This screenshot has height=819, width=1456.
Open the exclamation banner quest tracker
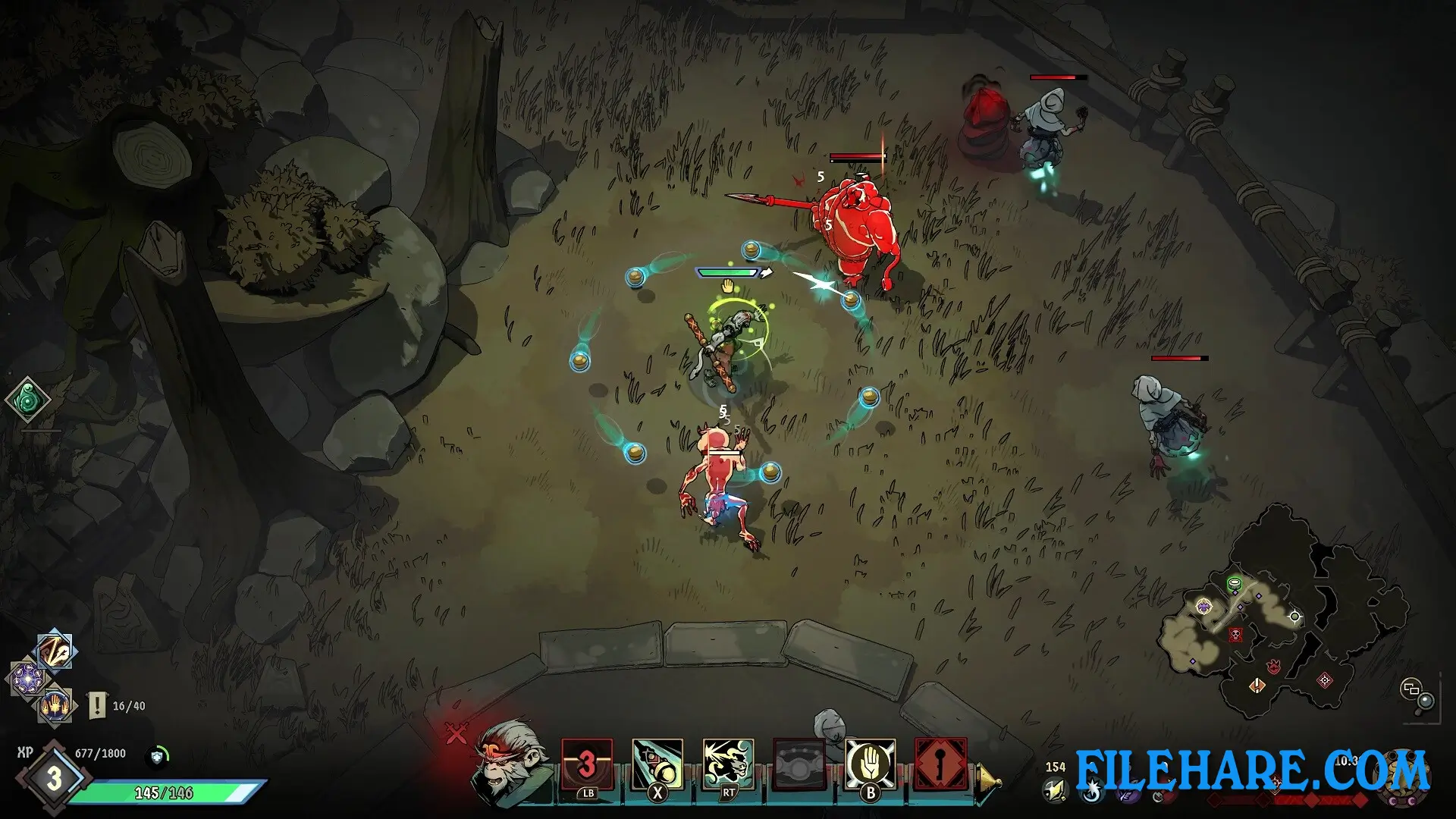coord(98,705)
